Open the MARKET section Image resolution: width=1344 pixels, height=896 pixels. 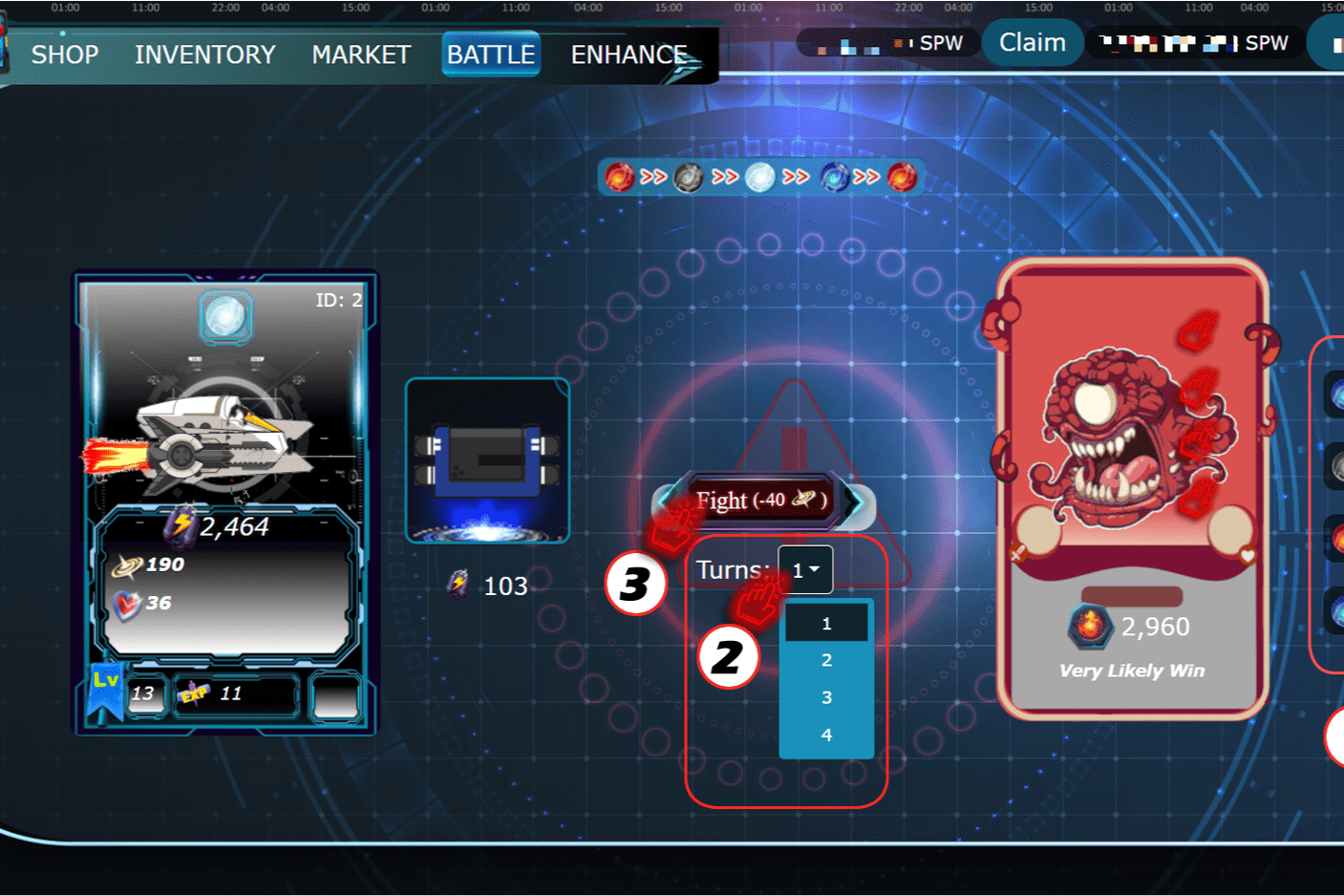(x=361, y=54)
